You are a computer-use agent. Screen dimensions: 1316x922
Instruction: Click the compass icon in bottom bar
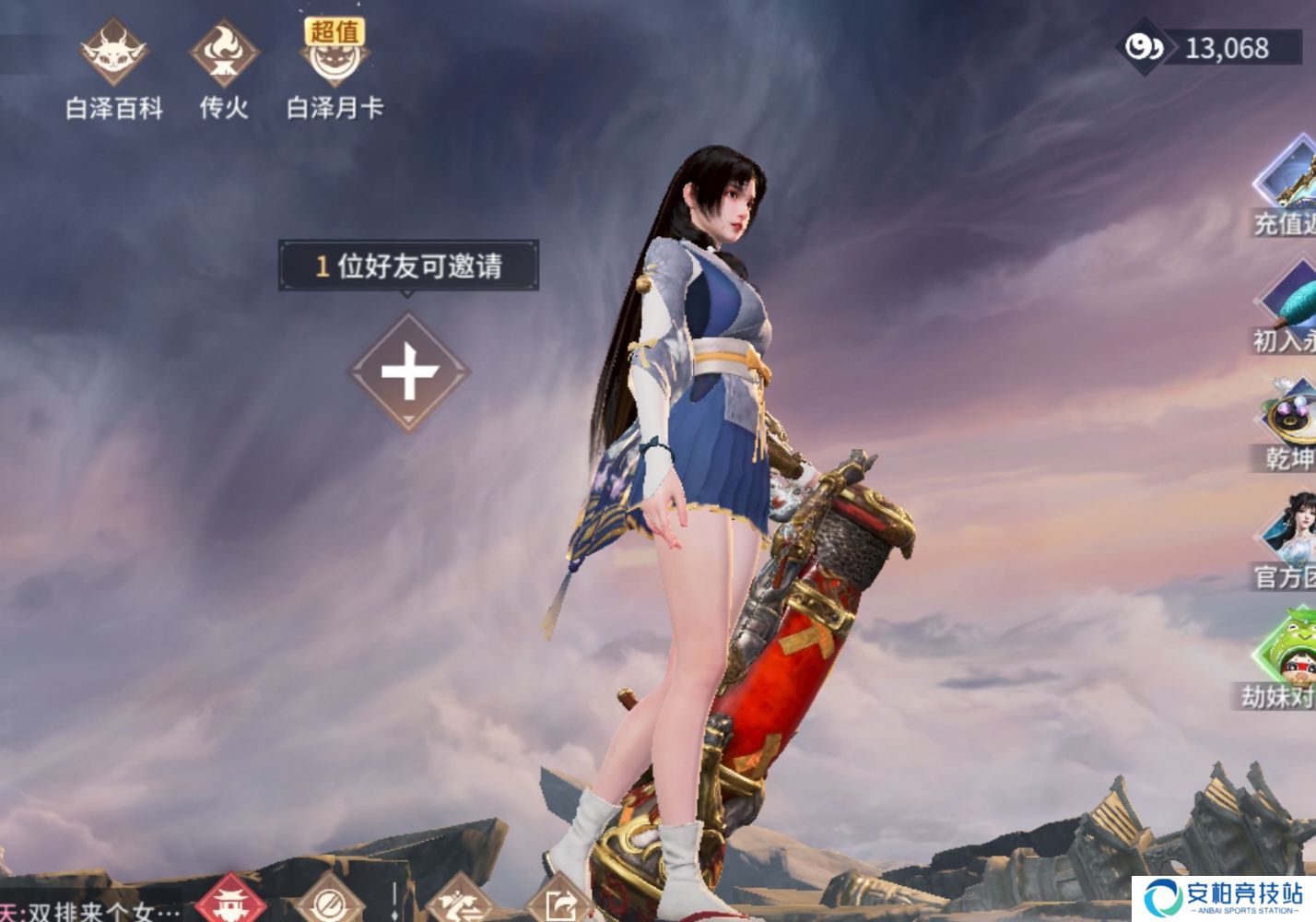[329, 908]
